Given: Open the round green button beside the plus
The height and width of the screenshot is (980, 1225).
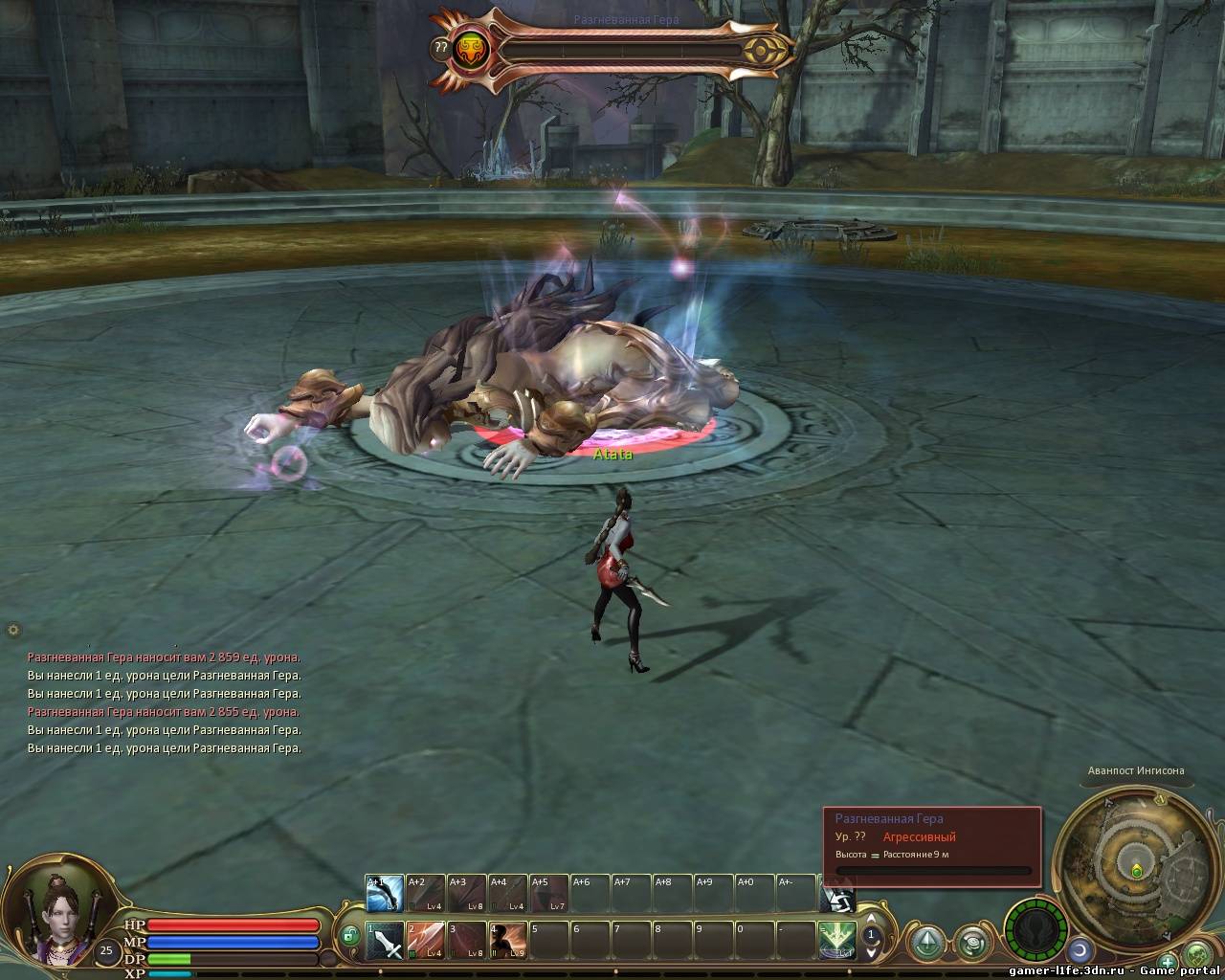Looking at the screenshot, I should (x=1197, y=954).
